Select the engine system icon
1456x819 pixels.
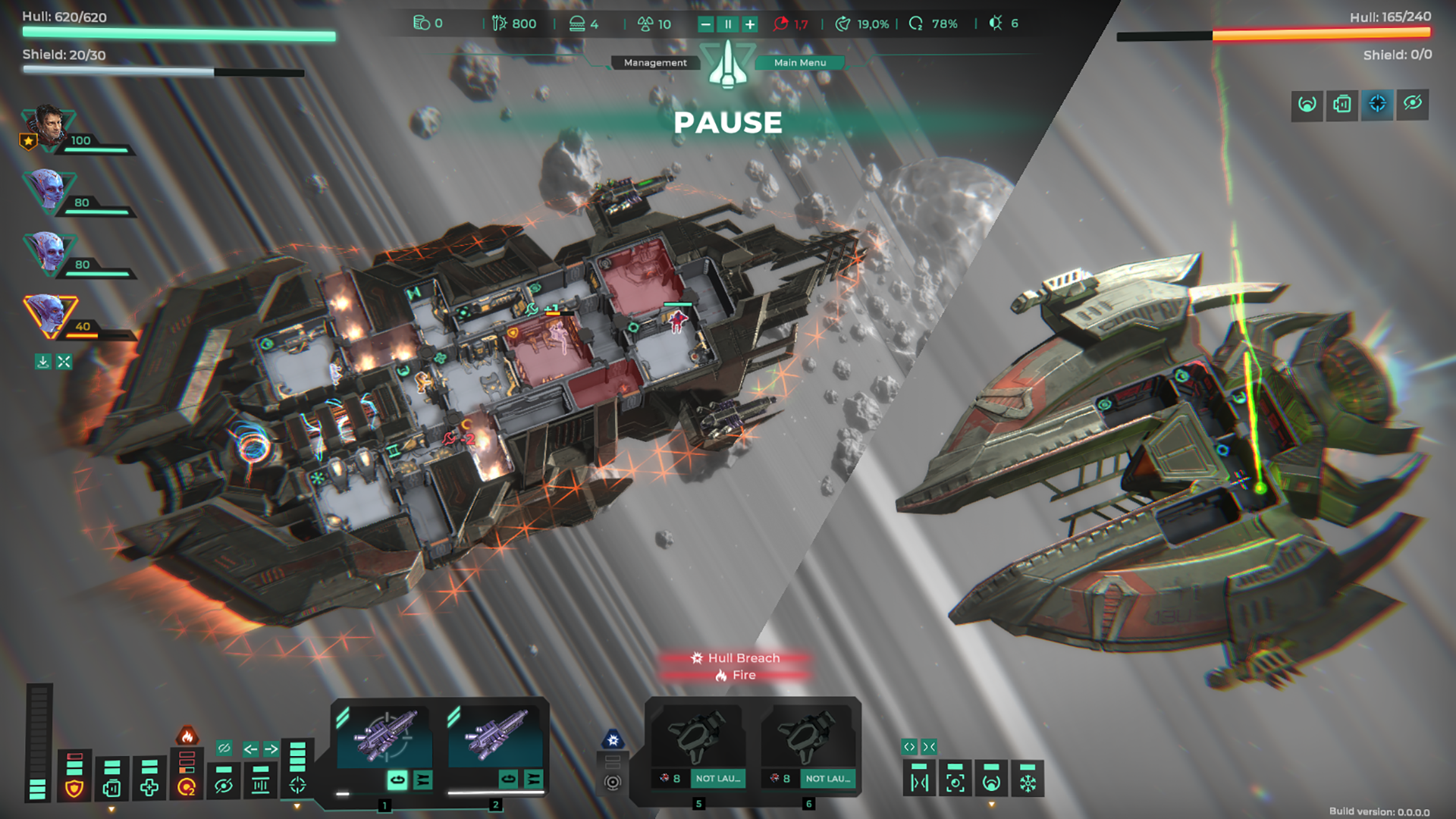pyautogui.click(x=111, y=788)
